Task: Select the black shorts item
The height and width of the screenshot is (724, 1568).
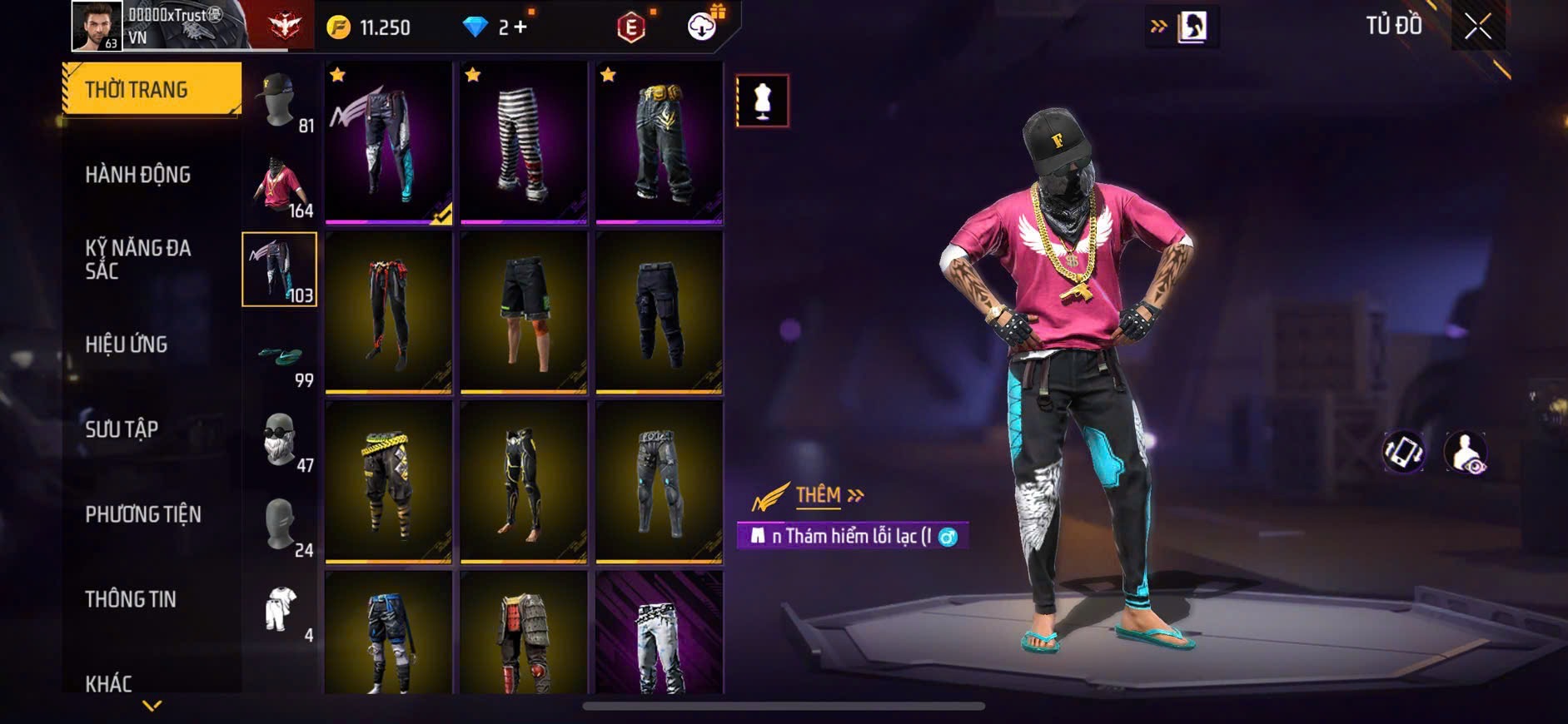Action: (524, 313)
